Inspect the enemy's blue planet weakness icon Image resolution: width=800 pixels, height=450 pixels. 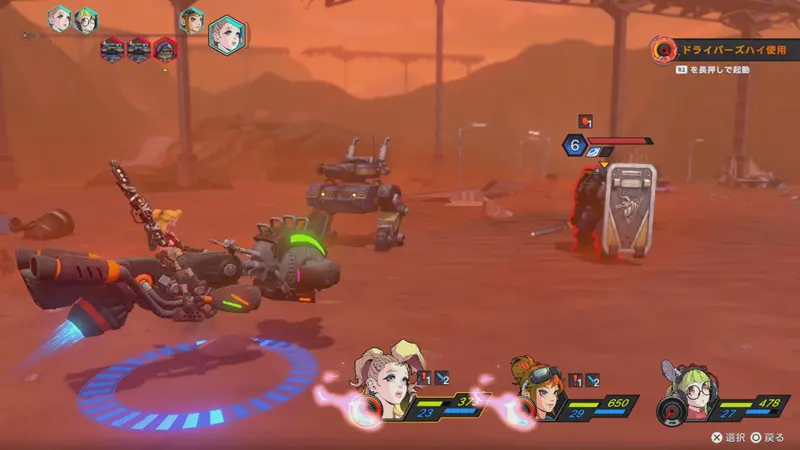point(596,151)
